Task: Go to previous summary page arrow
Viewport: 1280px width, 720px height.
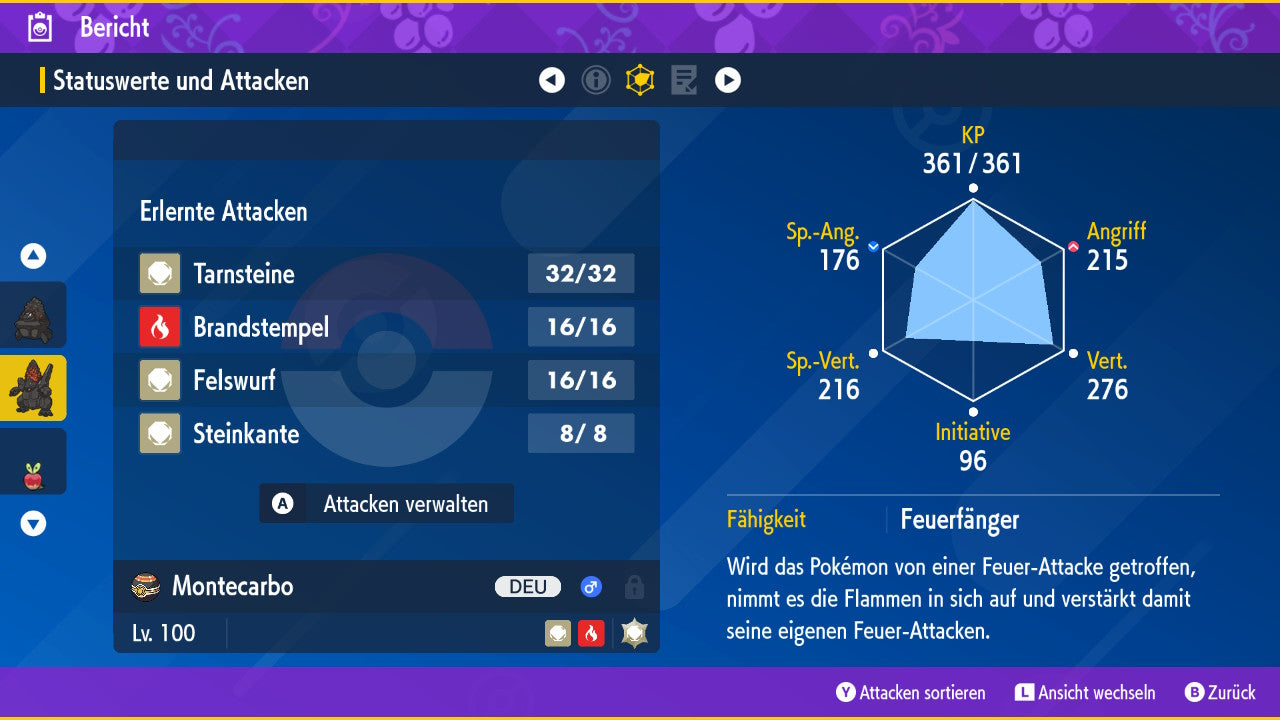Action: pyautogui.click(x=552, y=80)
